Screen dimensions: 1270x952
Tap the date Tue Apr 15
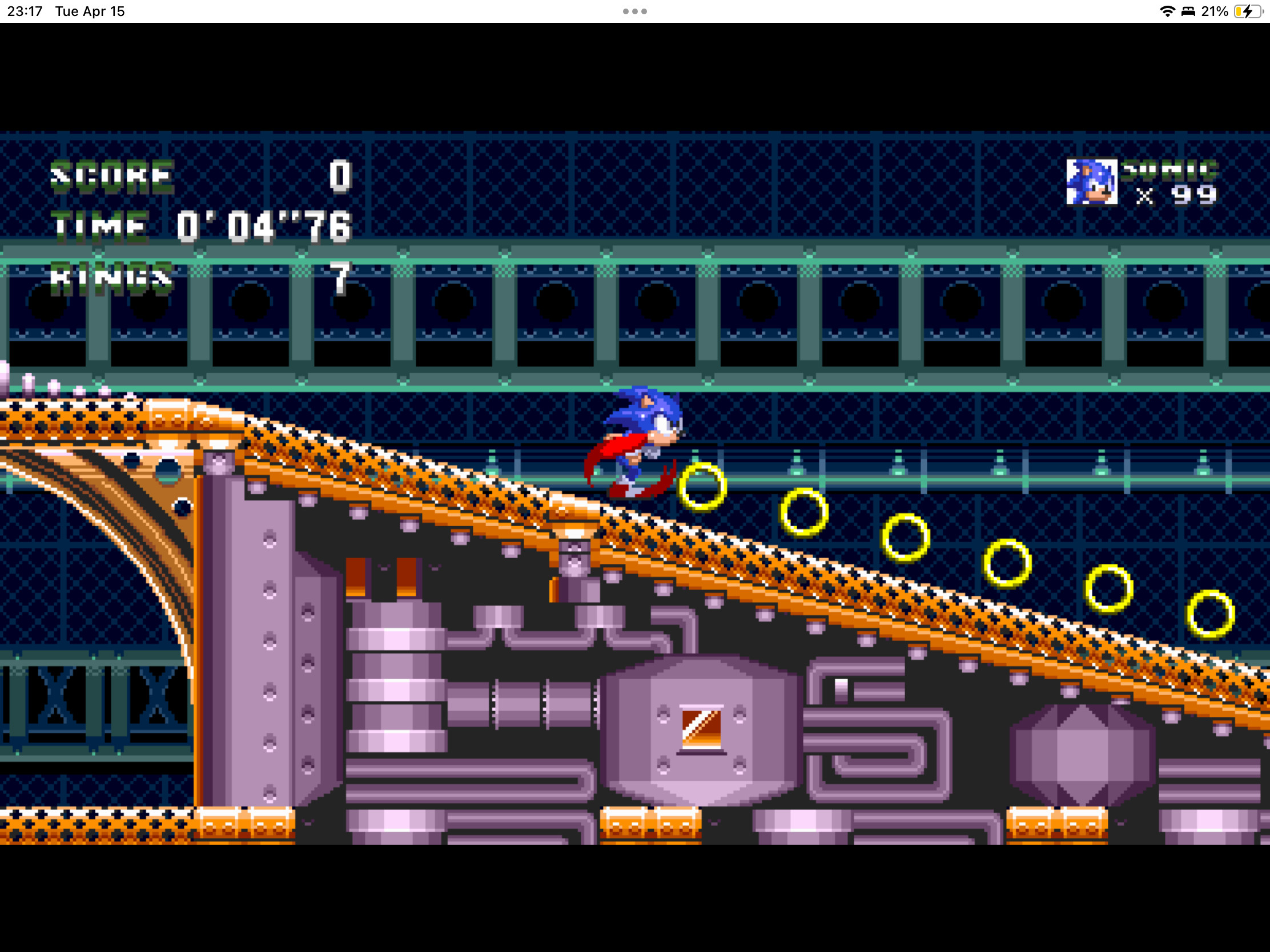[90, 10]
